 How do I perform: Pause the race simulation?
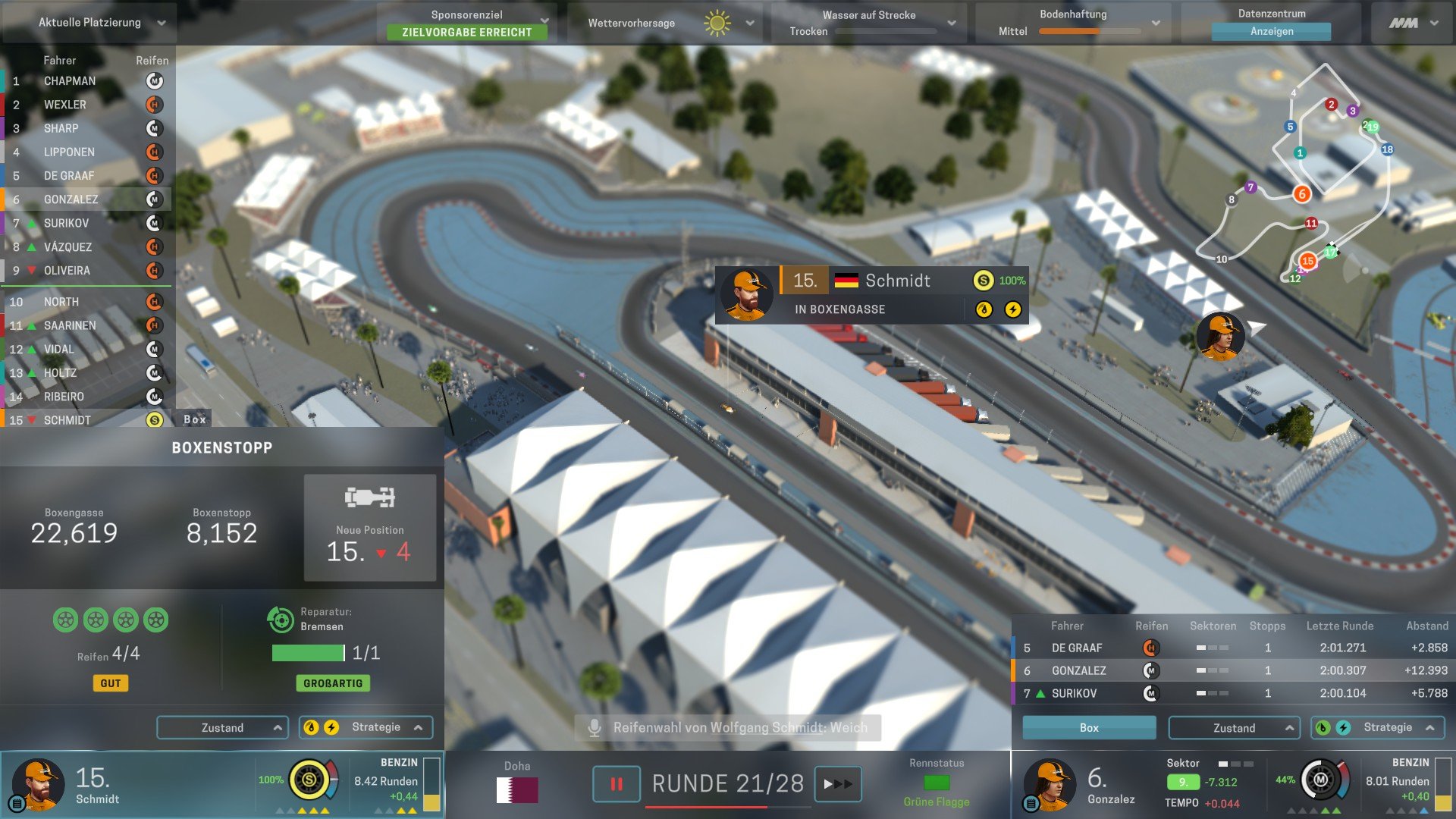click(616, 784)
